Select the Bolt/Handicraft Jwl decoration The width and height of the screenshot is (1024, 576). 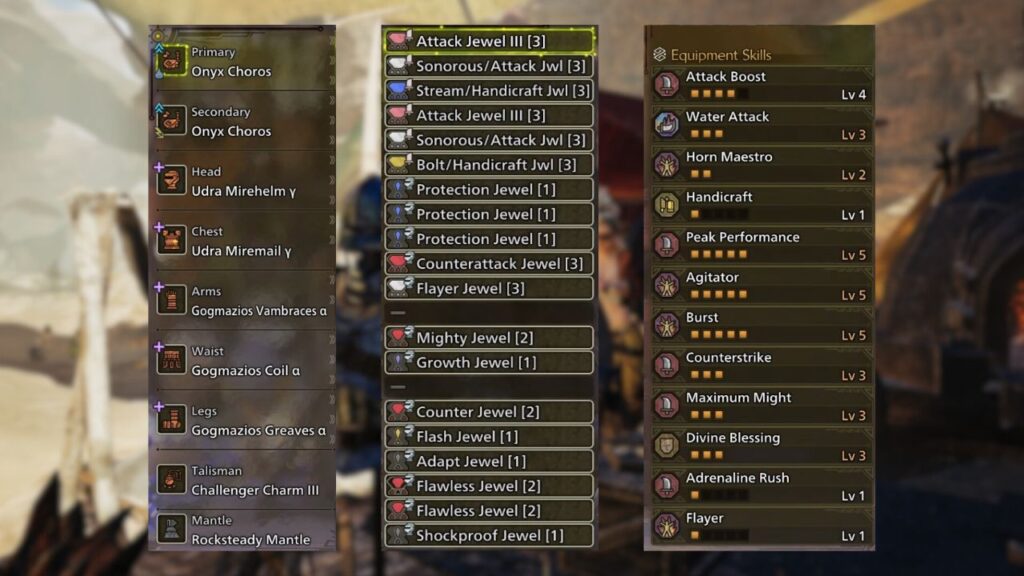click(x=489, y=165)
